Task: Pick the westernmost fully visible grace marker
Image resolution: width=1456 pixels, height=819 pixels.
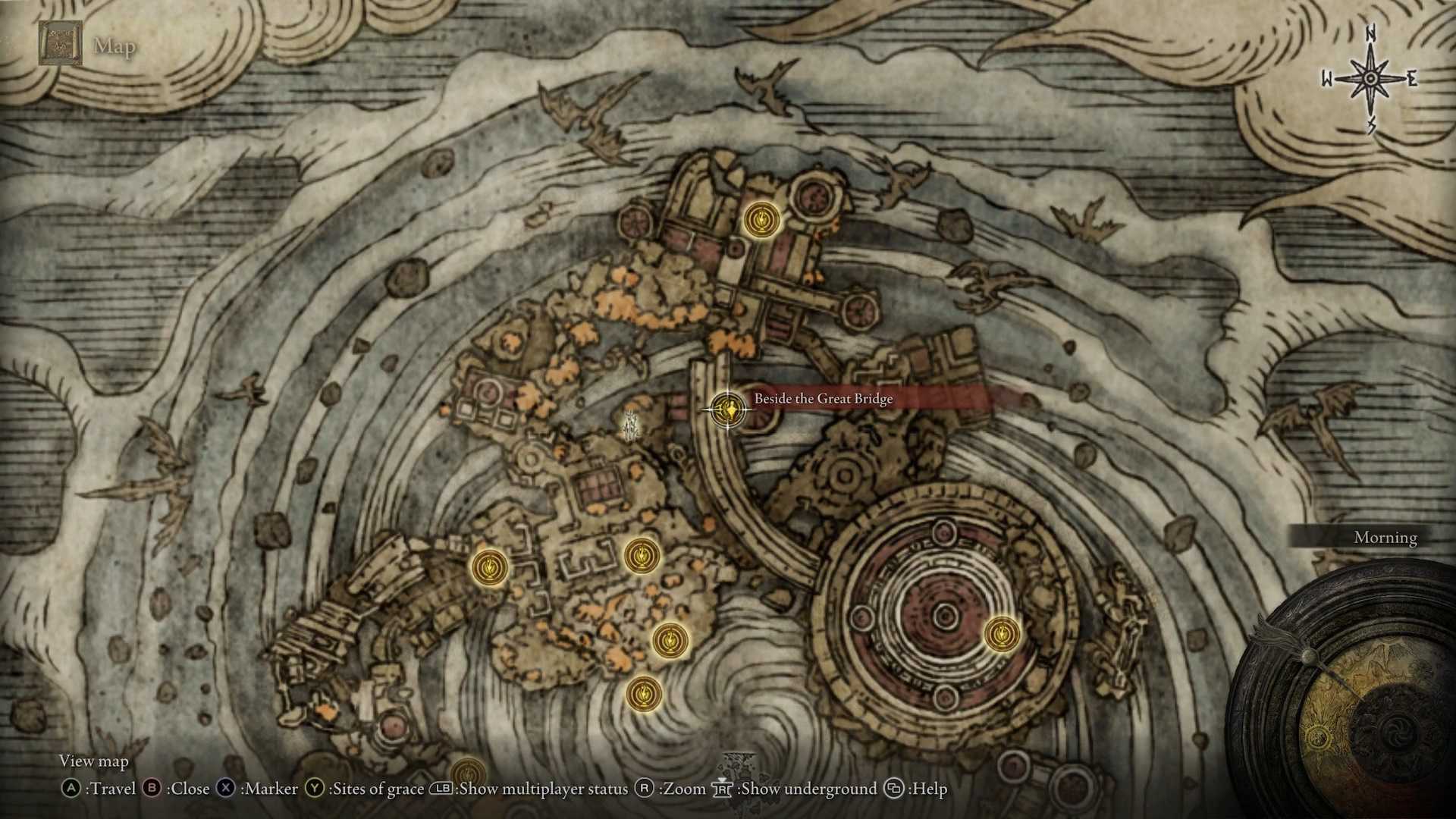Action: point(489,567)
